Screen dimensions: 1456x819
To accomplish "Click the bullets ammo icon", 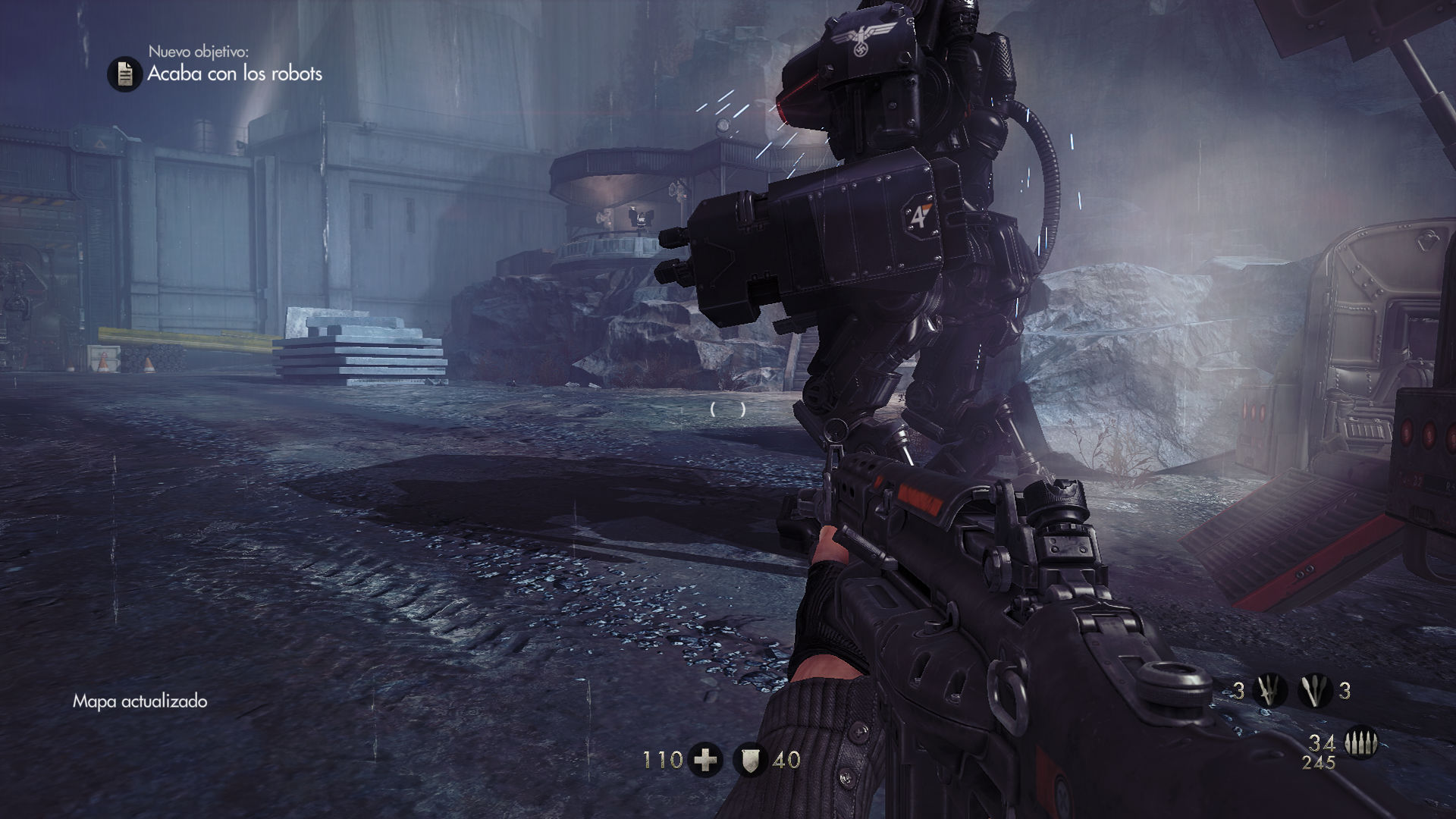I will pos(1360,743).
